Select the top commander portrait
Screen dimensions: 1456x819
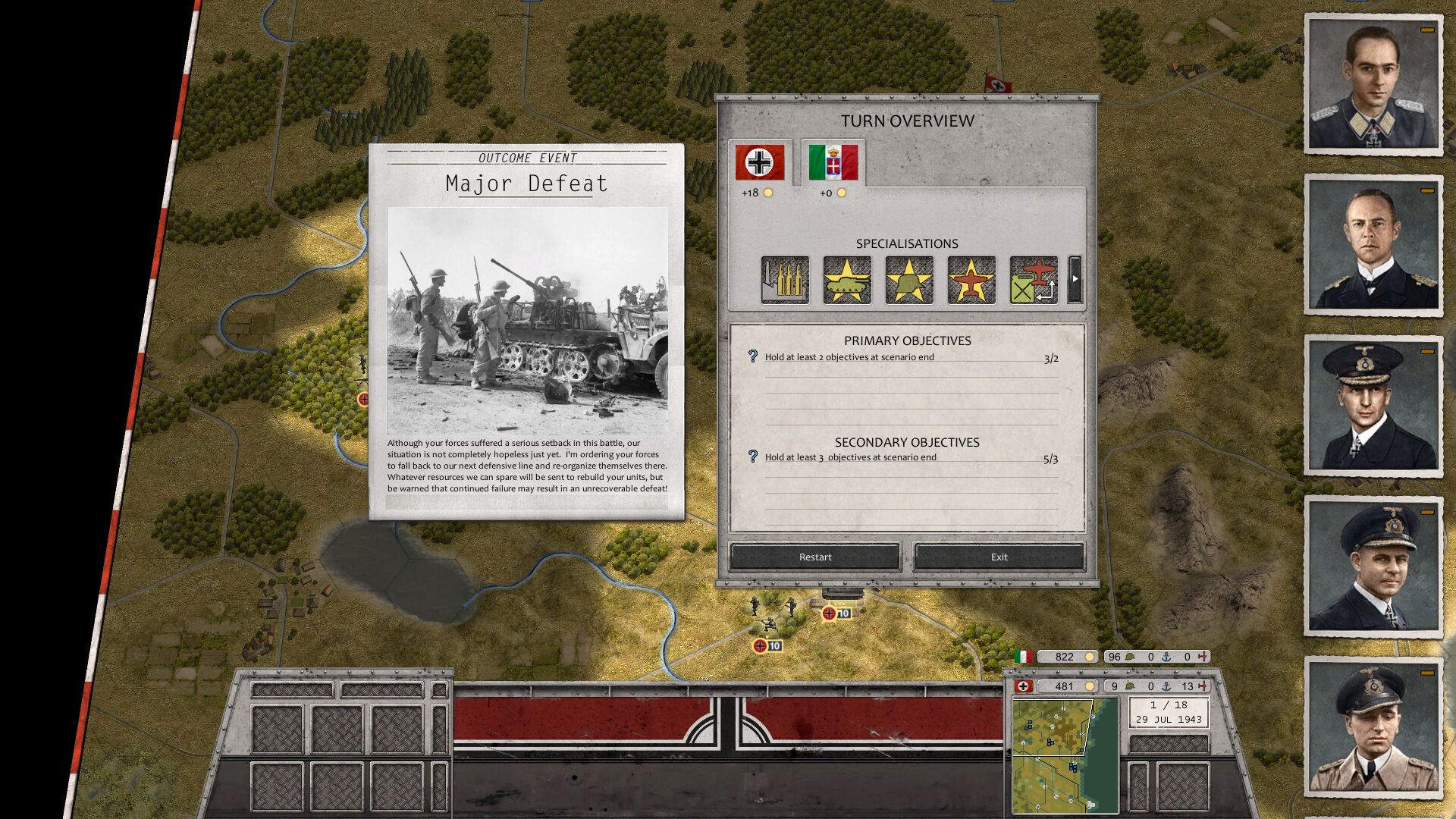tap(1373, 83)
